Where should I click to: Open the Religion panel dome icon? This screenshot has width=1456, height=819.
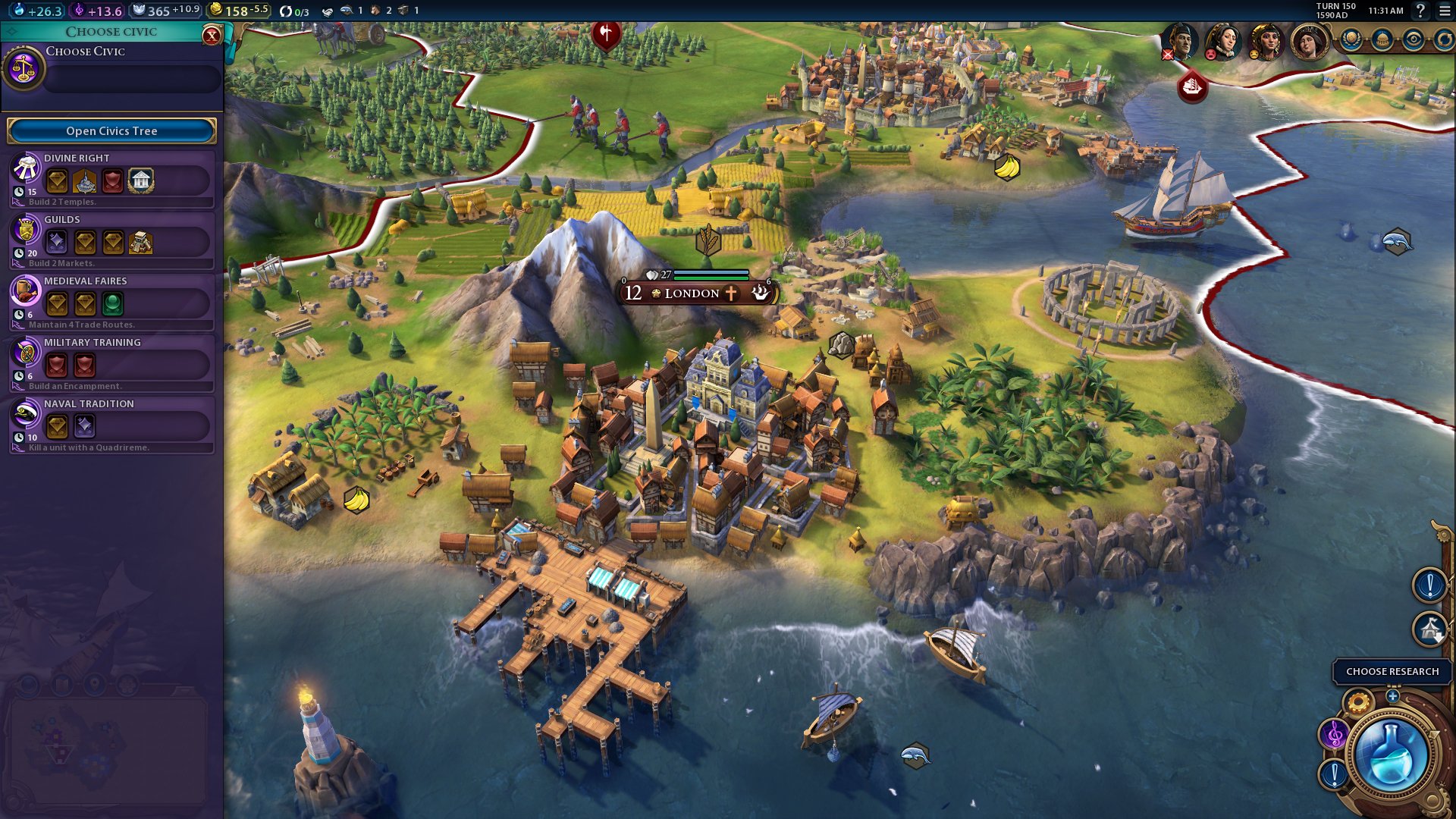1382,38
